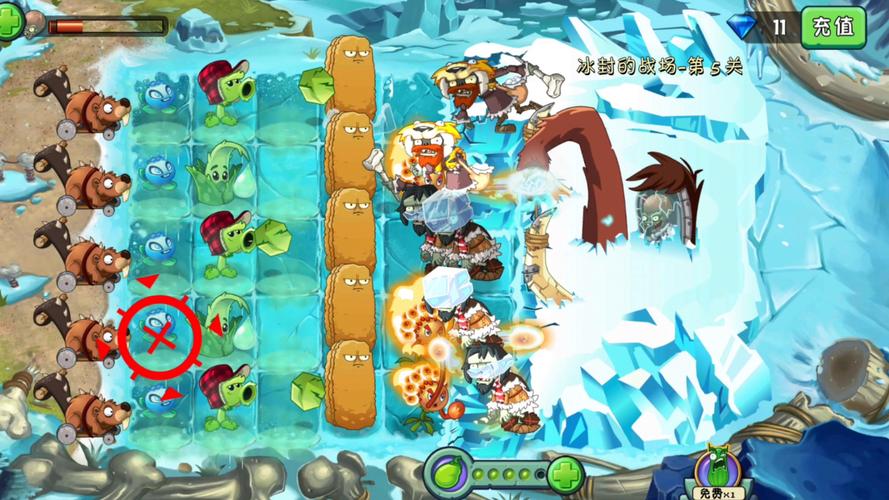This screenshot has width=889, height=500.
Task: Activate the free cucumber power-up
Action: pyautogui.click(x=717, y=472)
